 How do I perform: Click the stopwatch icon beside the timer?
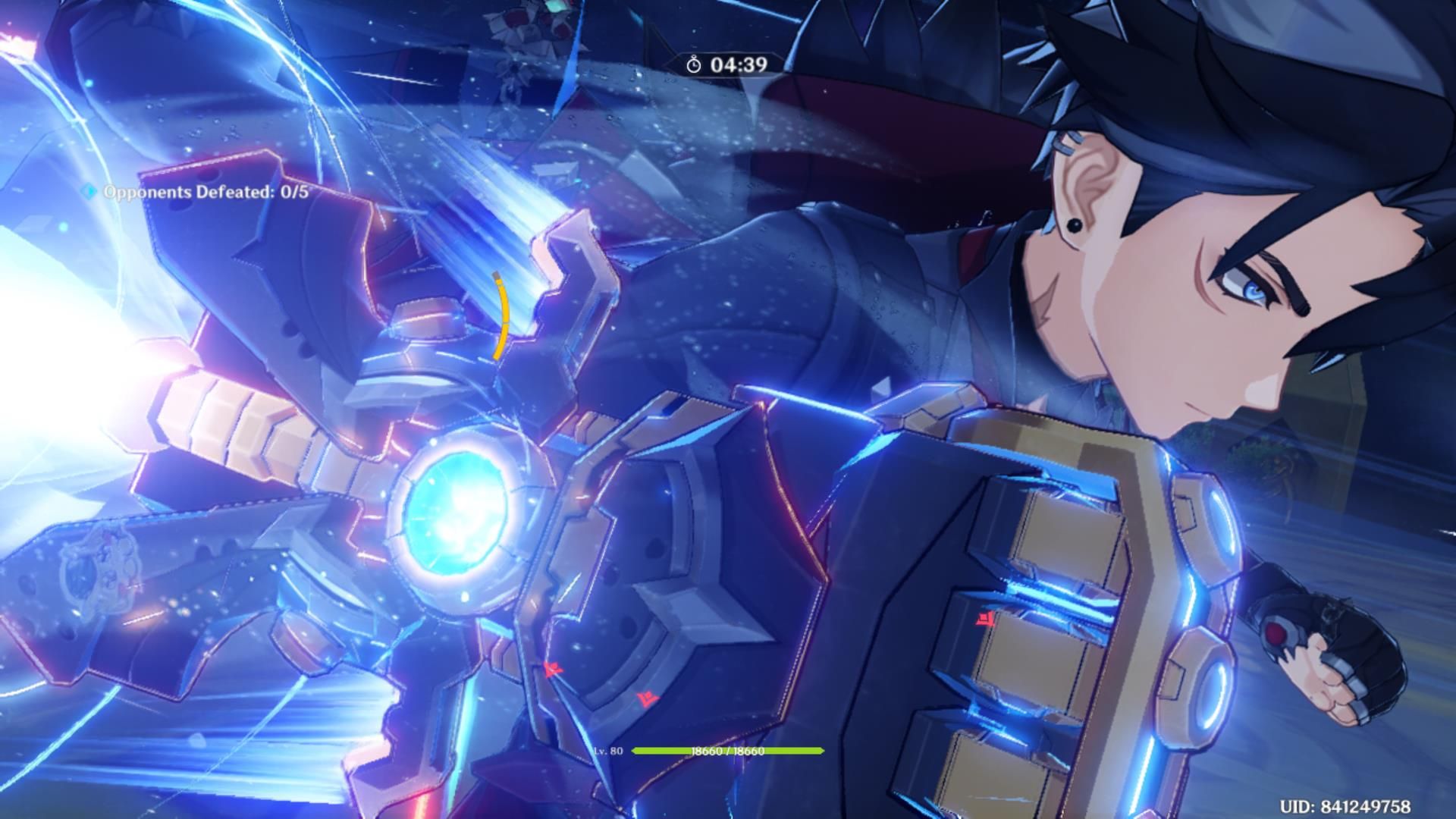pos(695,64)
